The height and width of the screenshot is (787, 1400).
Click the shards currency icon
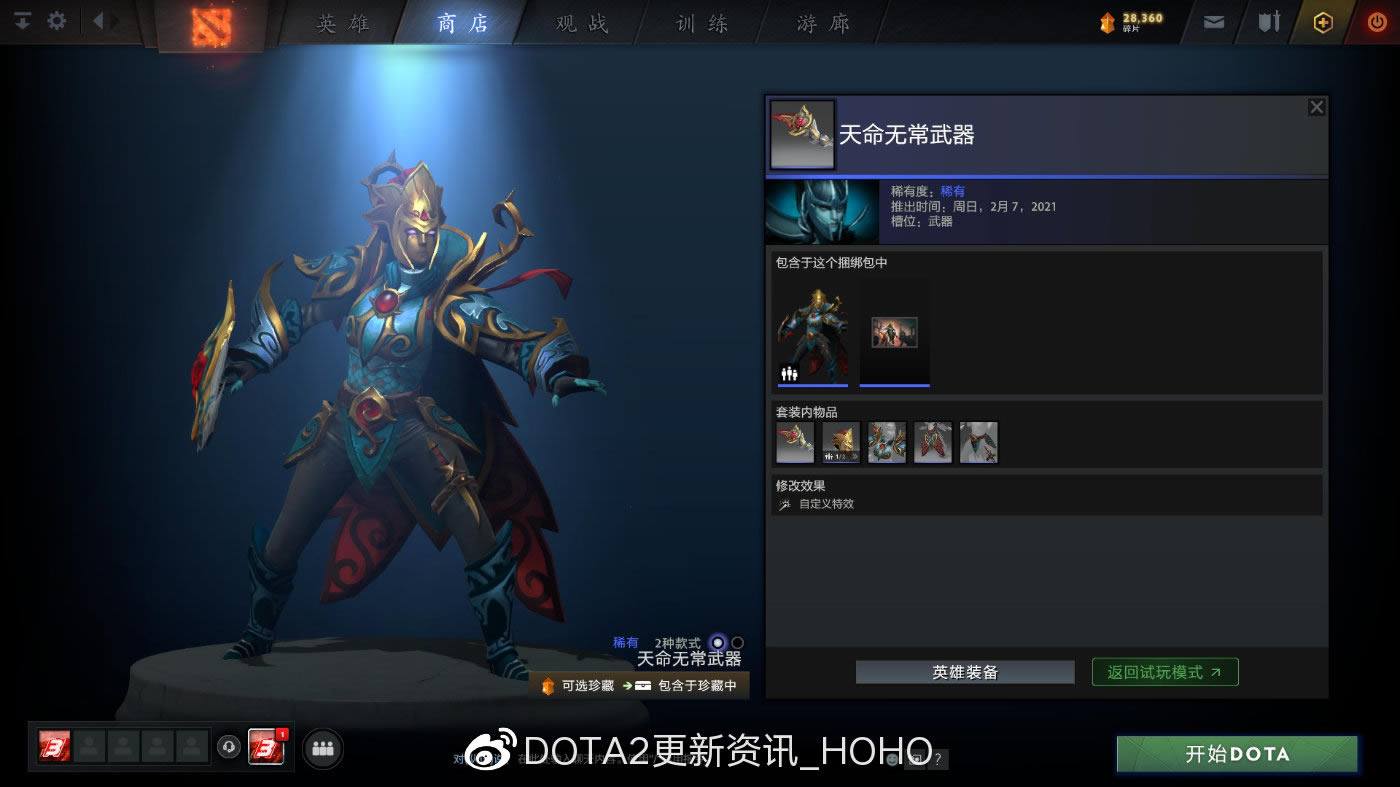(x=1106, y=20)
